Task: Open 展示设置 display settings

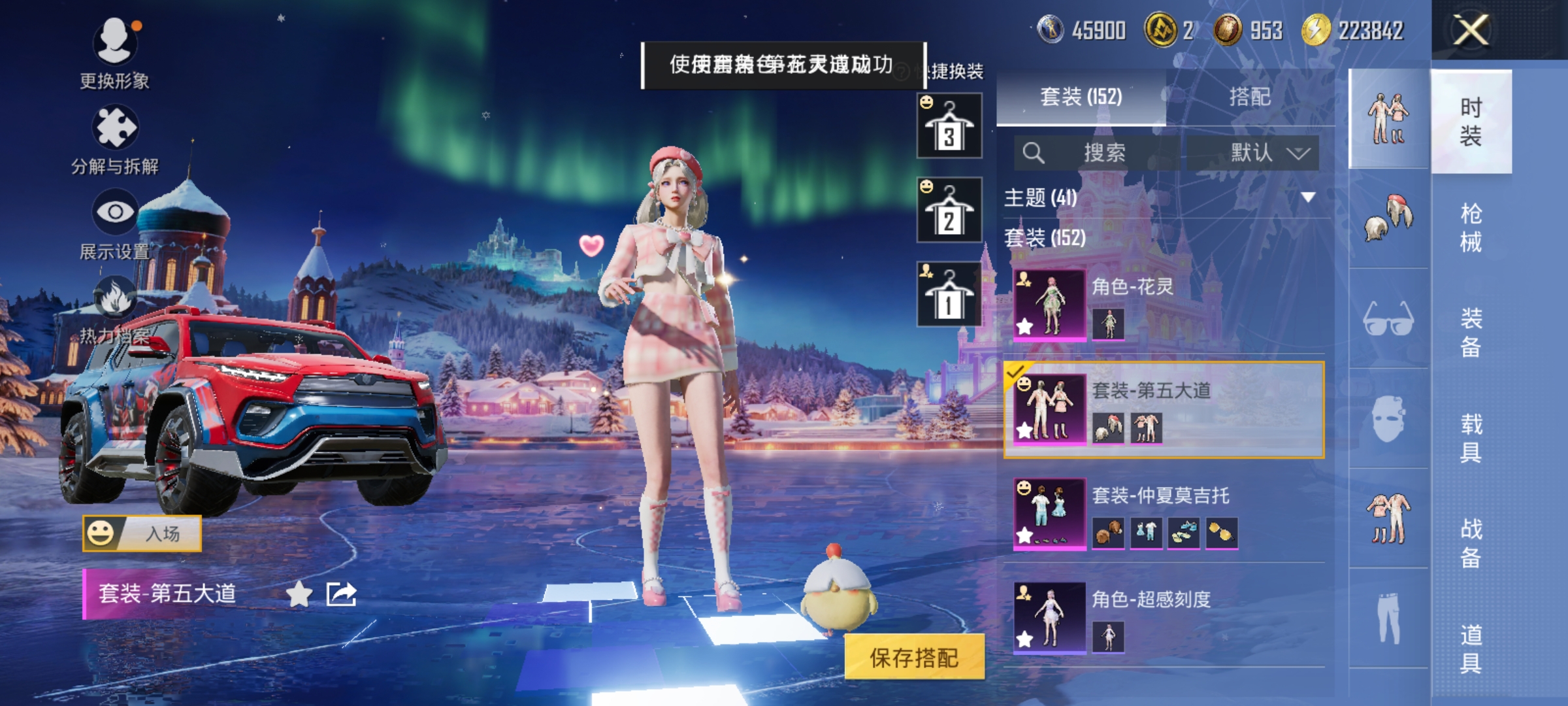Action: 115,224
